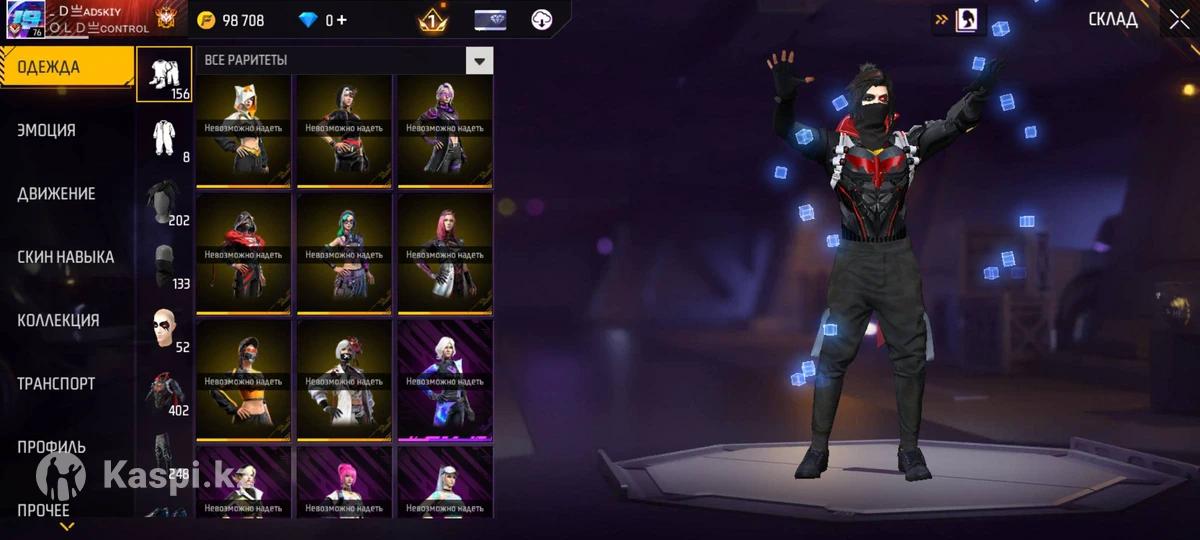Pick the orange crop-top masked outfit
Viewport: 1200px width, 540px height.
pos(244,382)
